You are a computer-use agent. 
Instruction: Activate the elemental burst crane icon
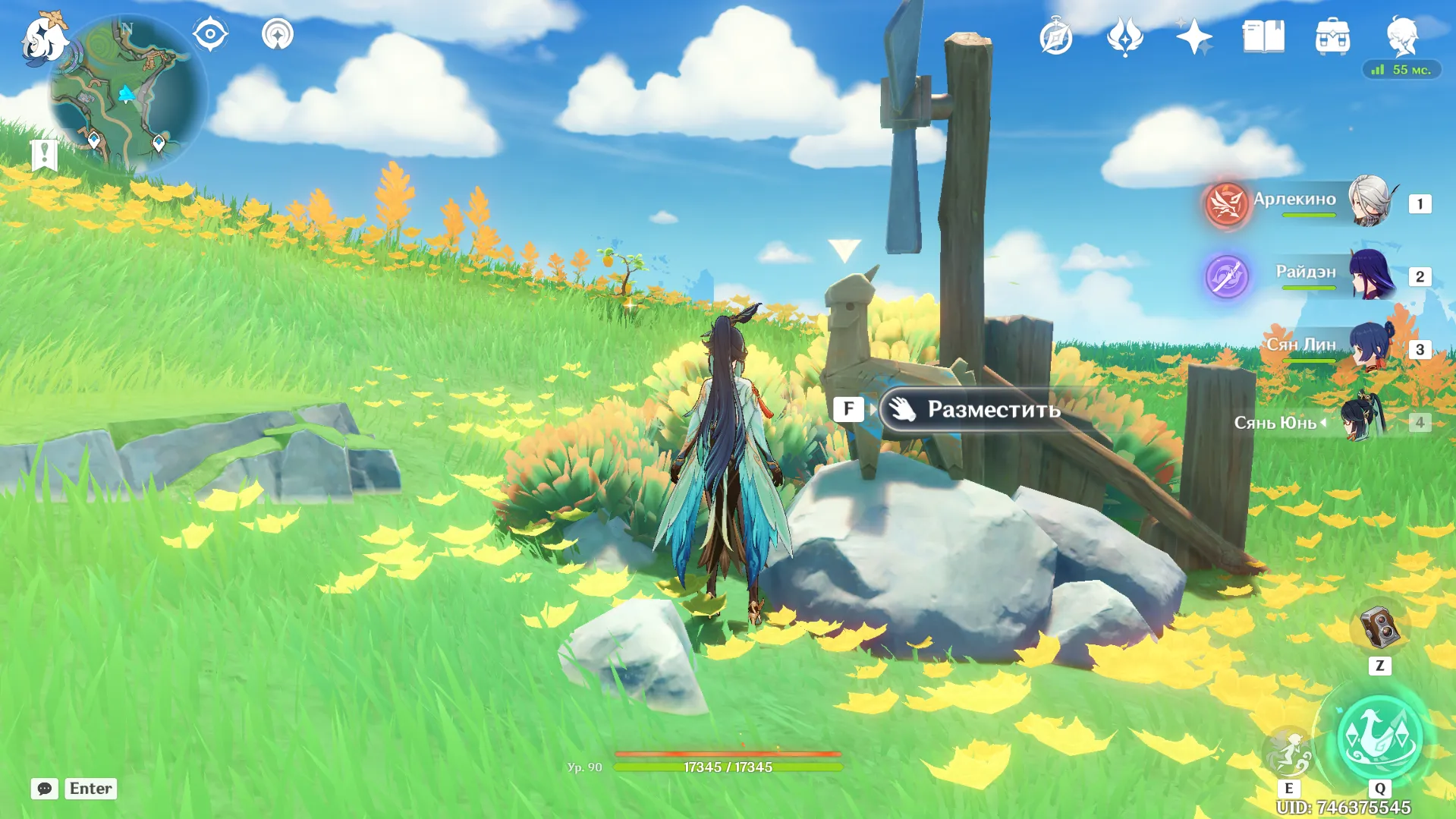(x=1379, y=738)
